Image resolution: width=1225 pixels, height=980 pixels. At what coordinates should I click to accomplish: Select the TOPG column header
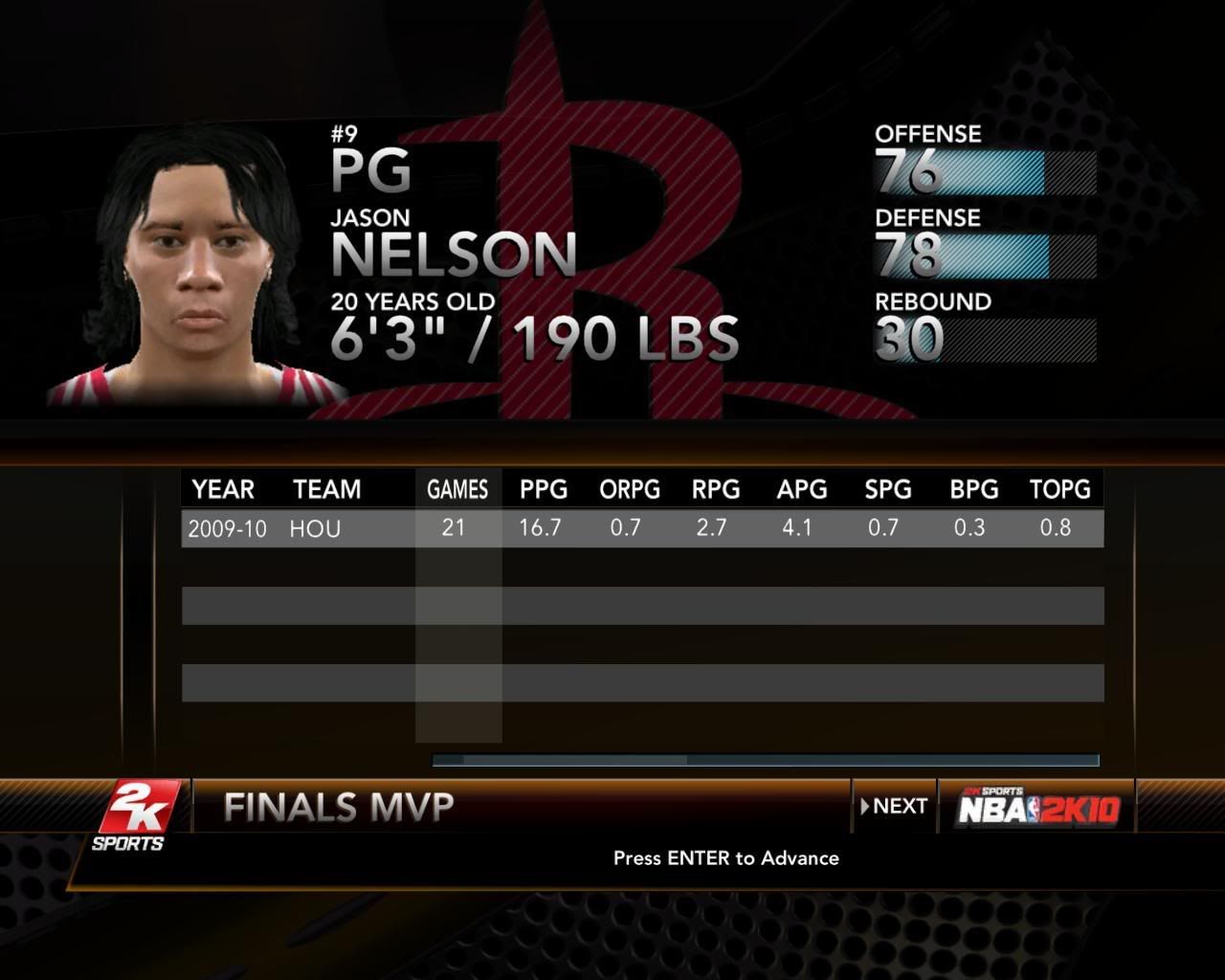1059,489
